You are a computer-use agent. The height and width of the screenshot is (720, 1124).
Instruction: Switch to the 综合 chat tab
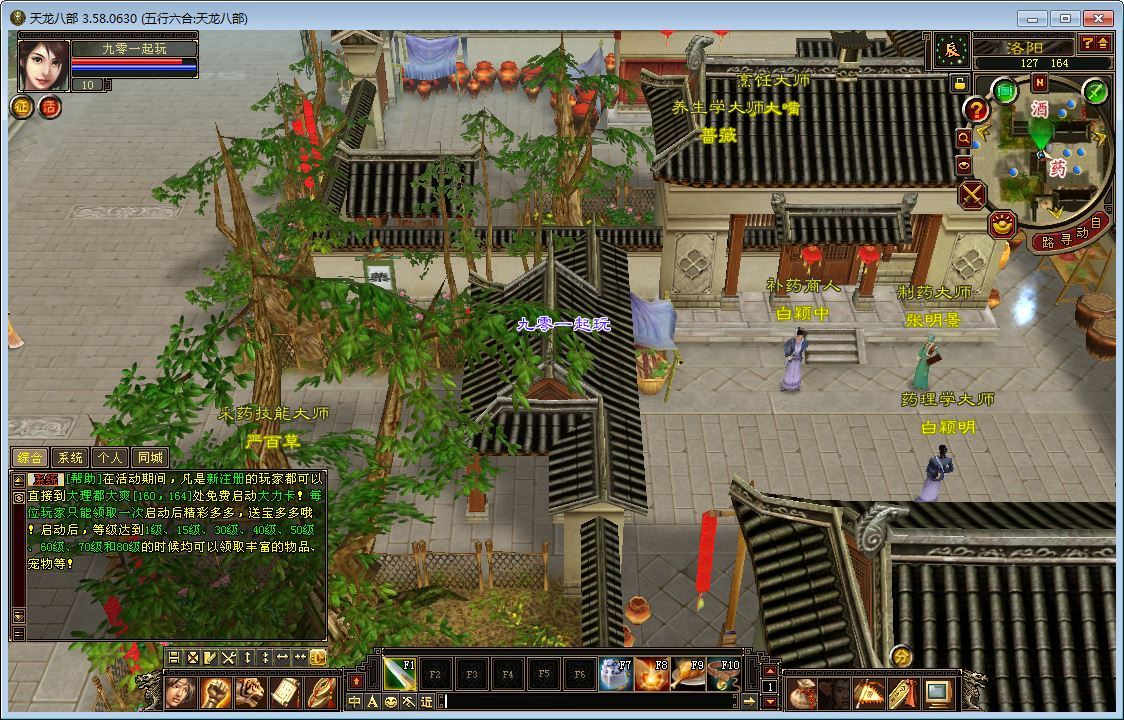pos(31,458)
